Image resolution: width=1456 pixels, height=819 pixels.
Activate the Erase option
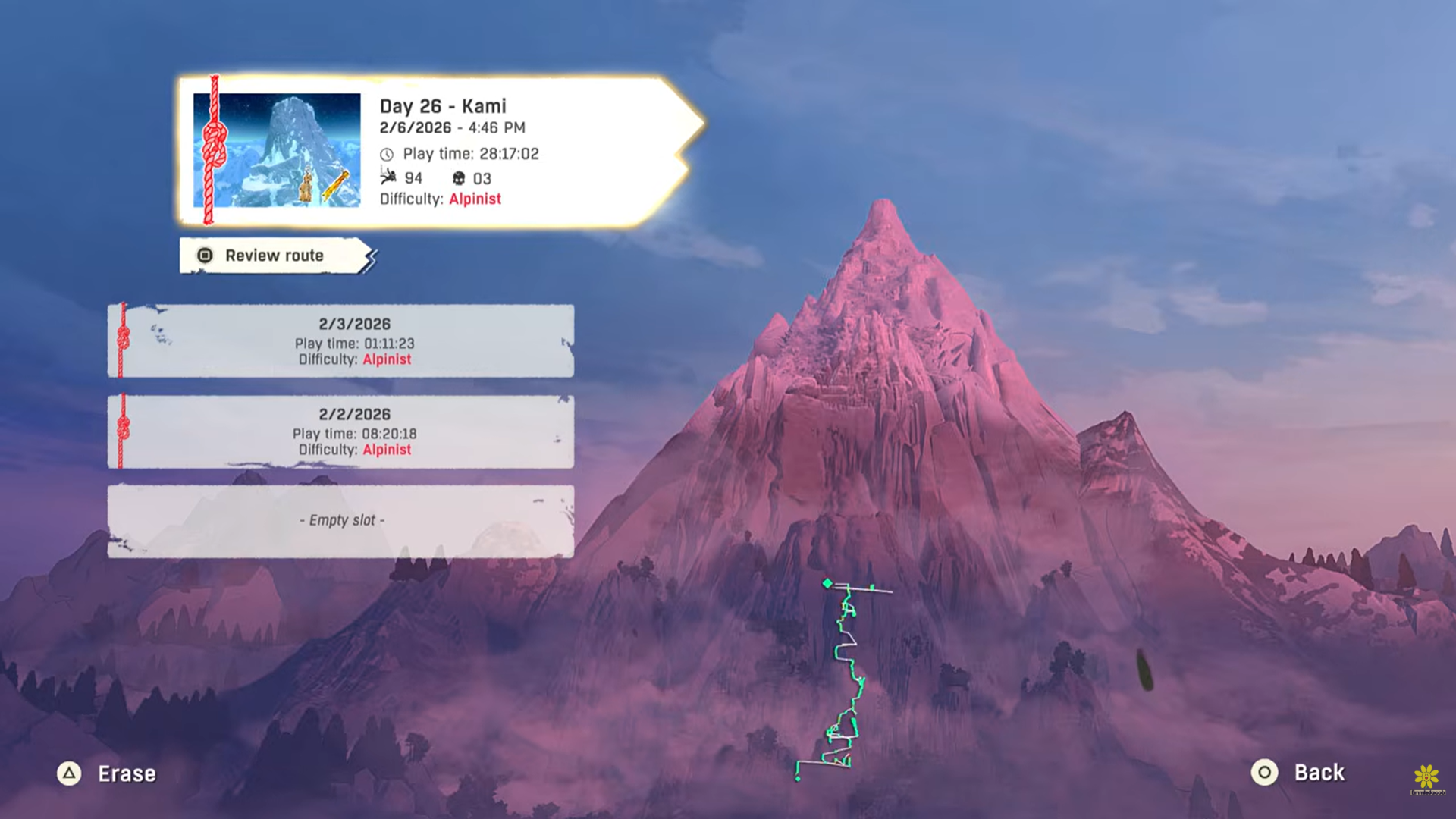[x=126, y=774]
